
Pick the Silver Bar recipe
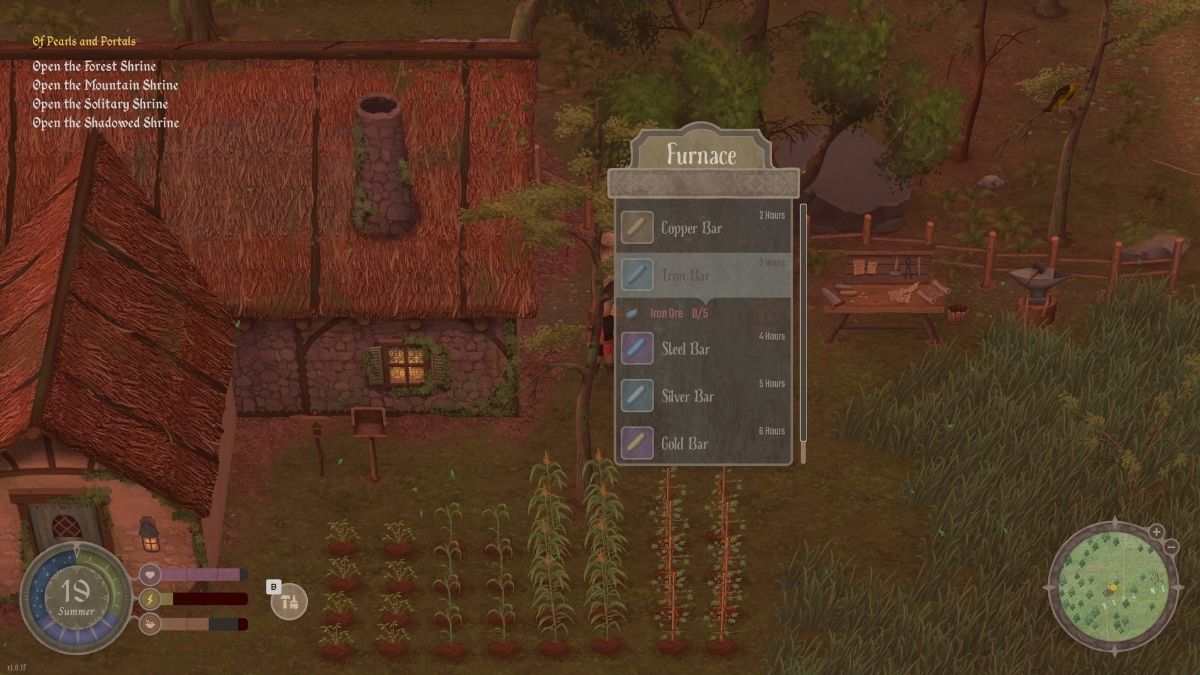pyautogui.click(x=704, y=396)
